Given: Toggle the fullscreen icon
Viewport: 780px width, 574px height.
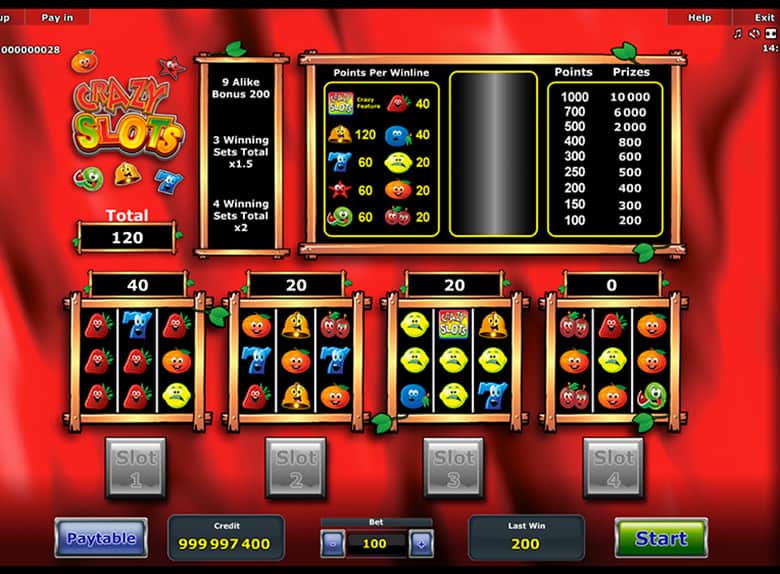Looking at the screenshot, I should (x=770, y=33).
